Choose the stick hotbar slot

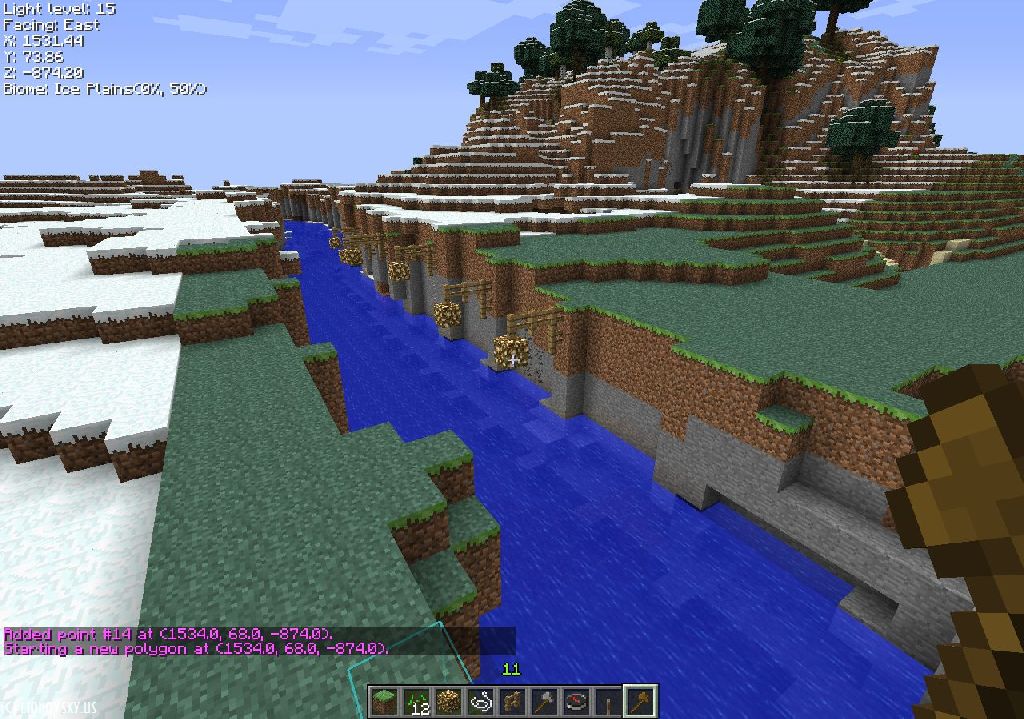point(608,702)
